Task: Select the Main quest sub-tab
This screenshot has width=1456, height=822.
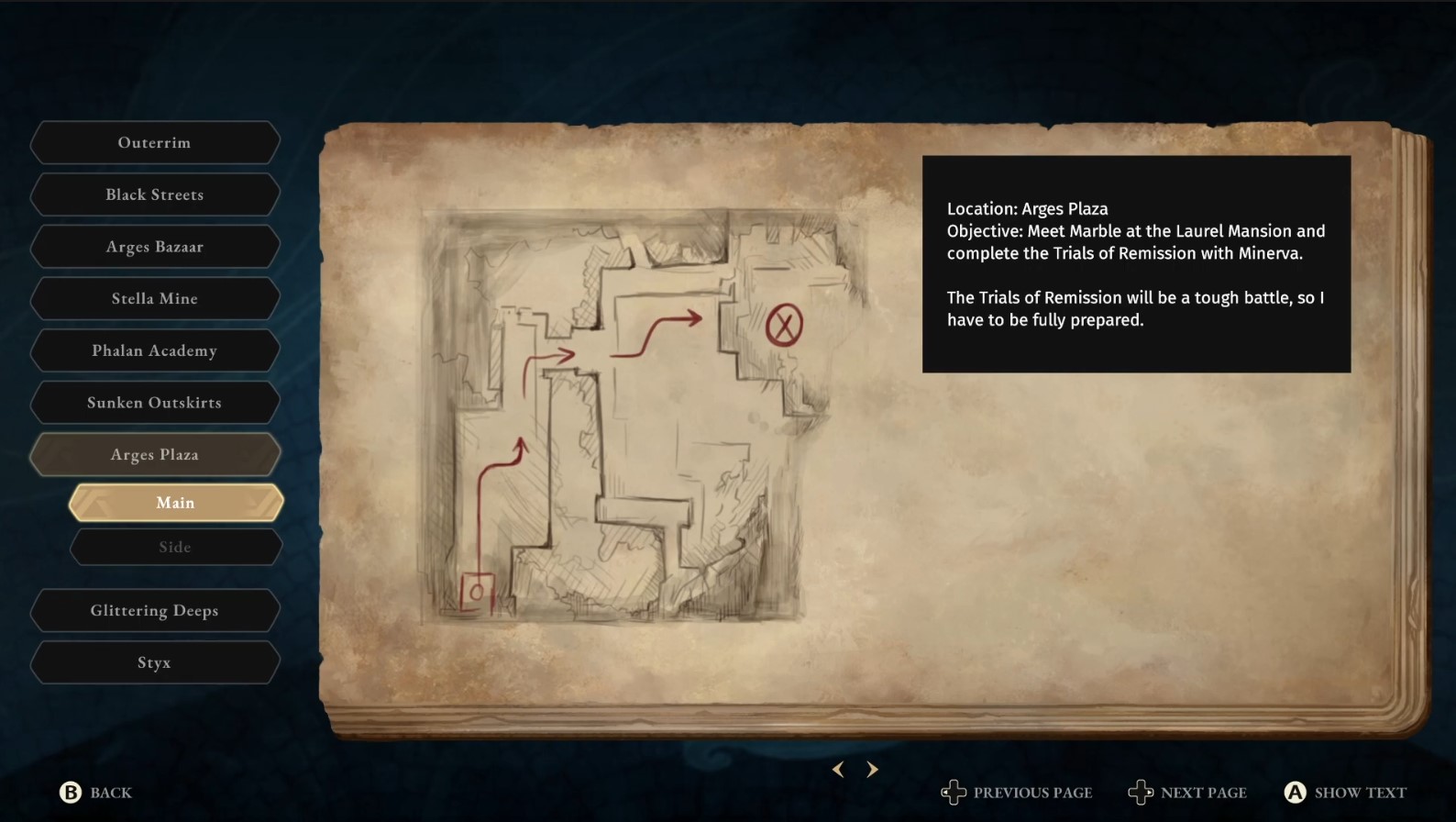Action: pyautogui.click(x=175, y=503)
